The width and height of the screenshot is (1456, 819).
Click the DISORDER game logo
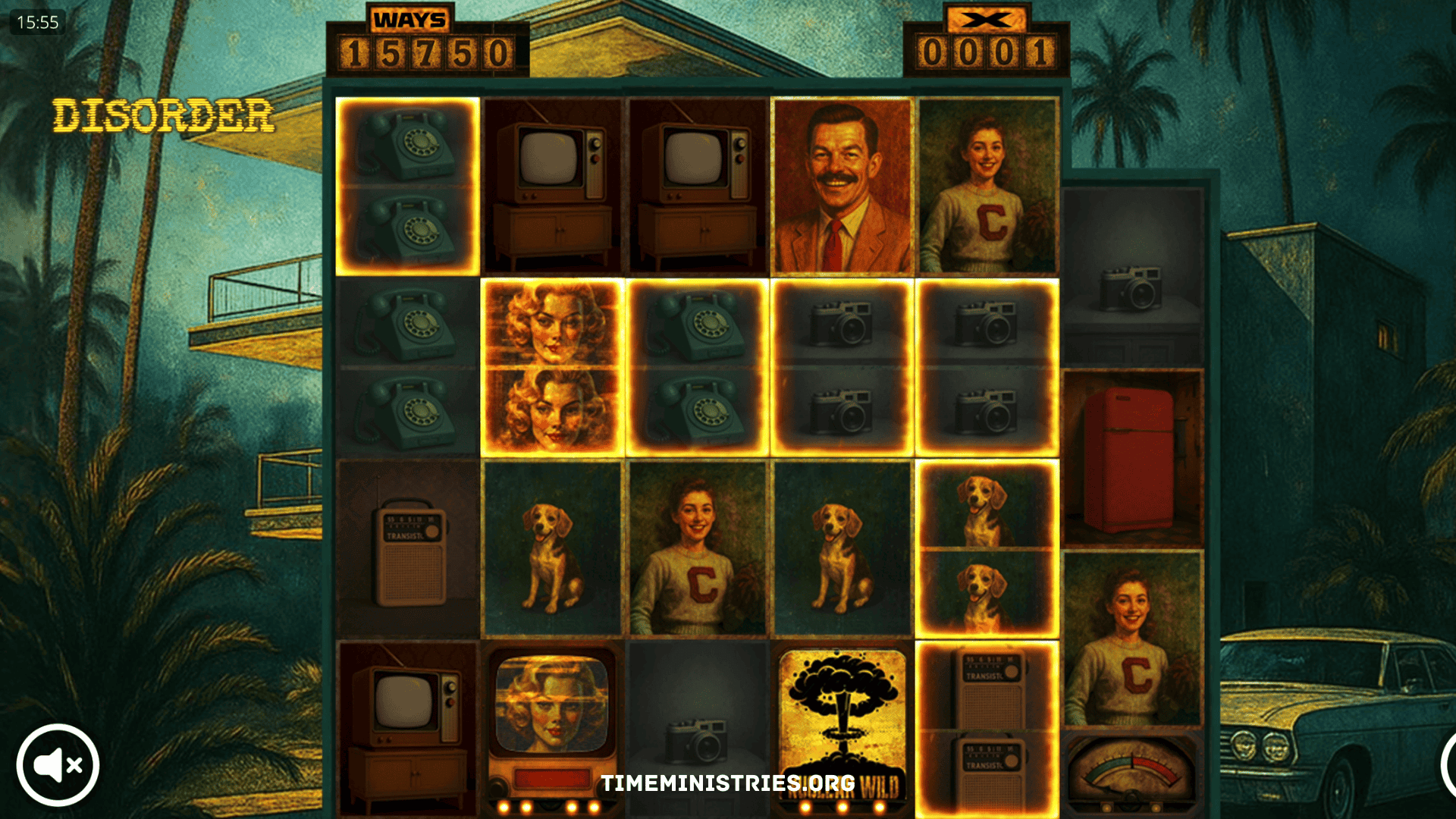(x=164, y=115)
